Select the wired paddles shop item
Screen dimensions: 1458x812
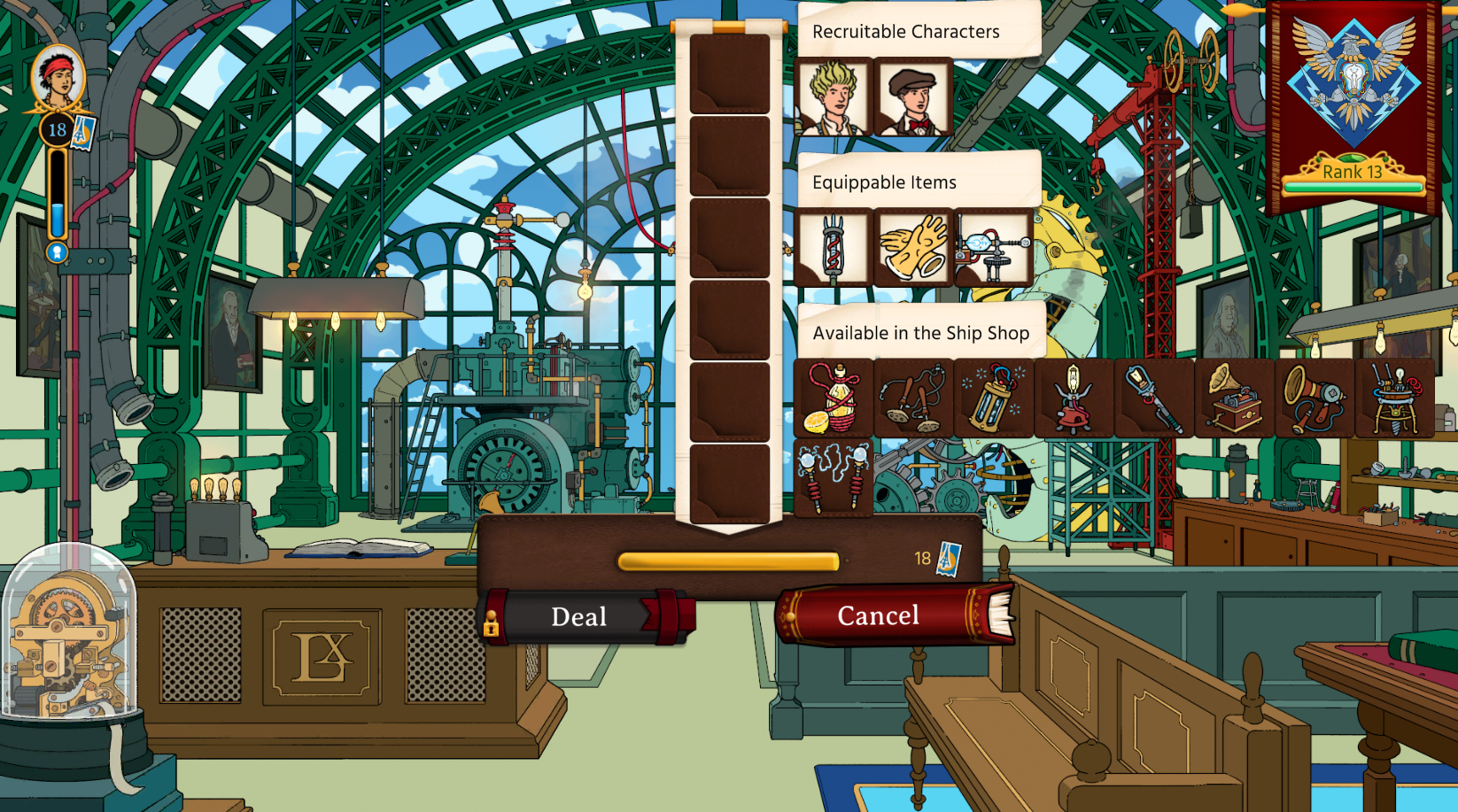click(x=913, y=398)
